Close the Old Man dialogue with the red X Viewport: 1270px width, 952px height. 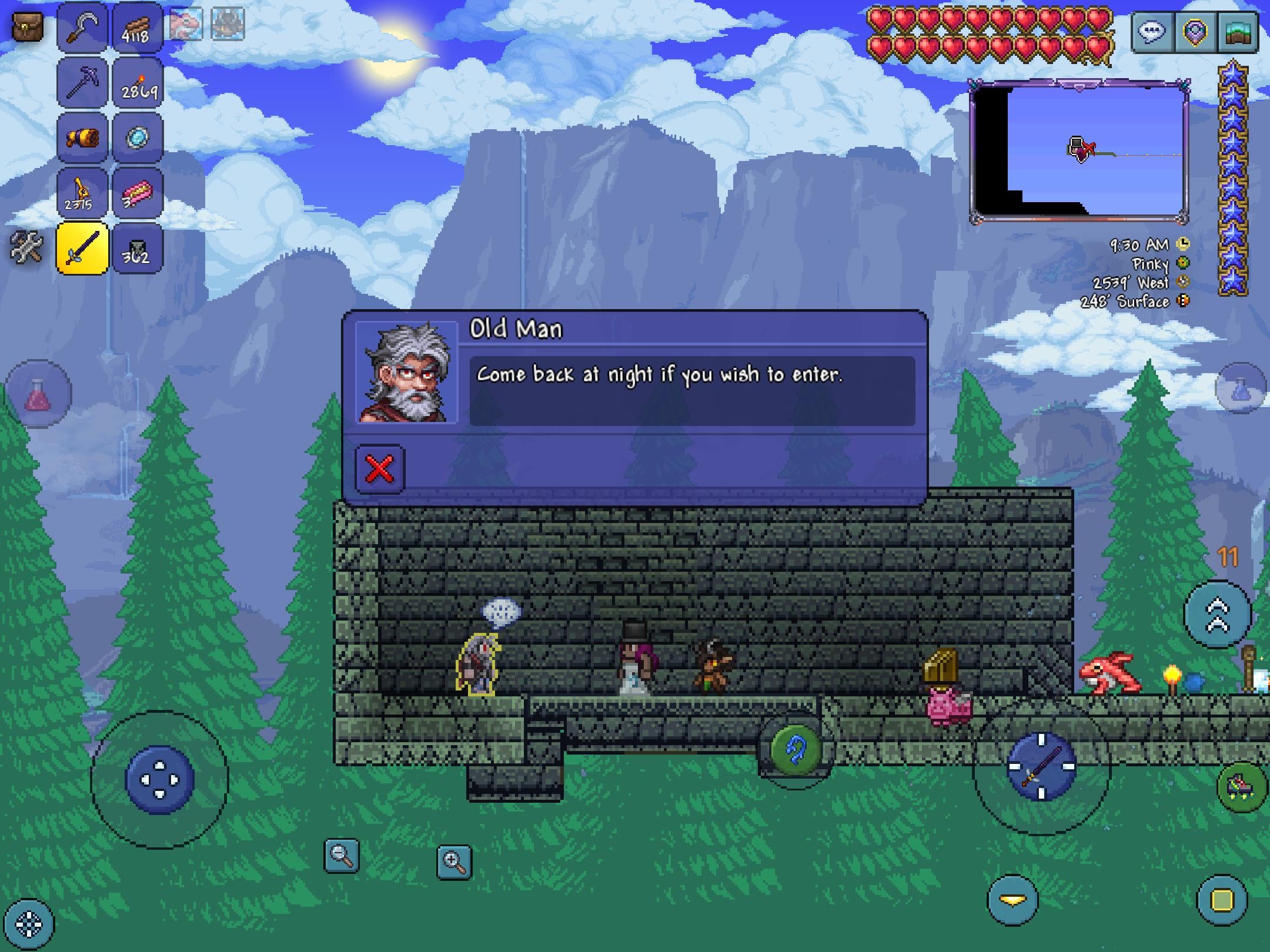coord(380,468)
